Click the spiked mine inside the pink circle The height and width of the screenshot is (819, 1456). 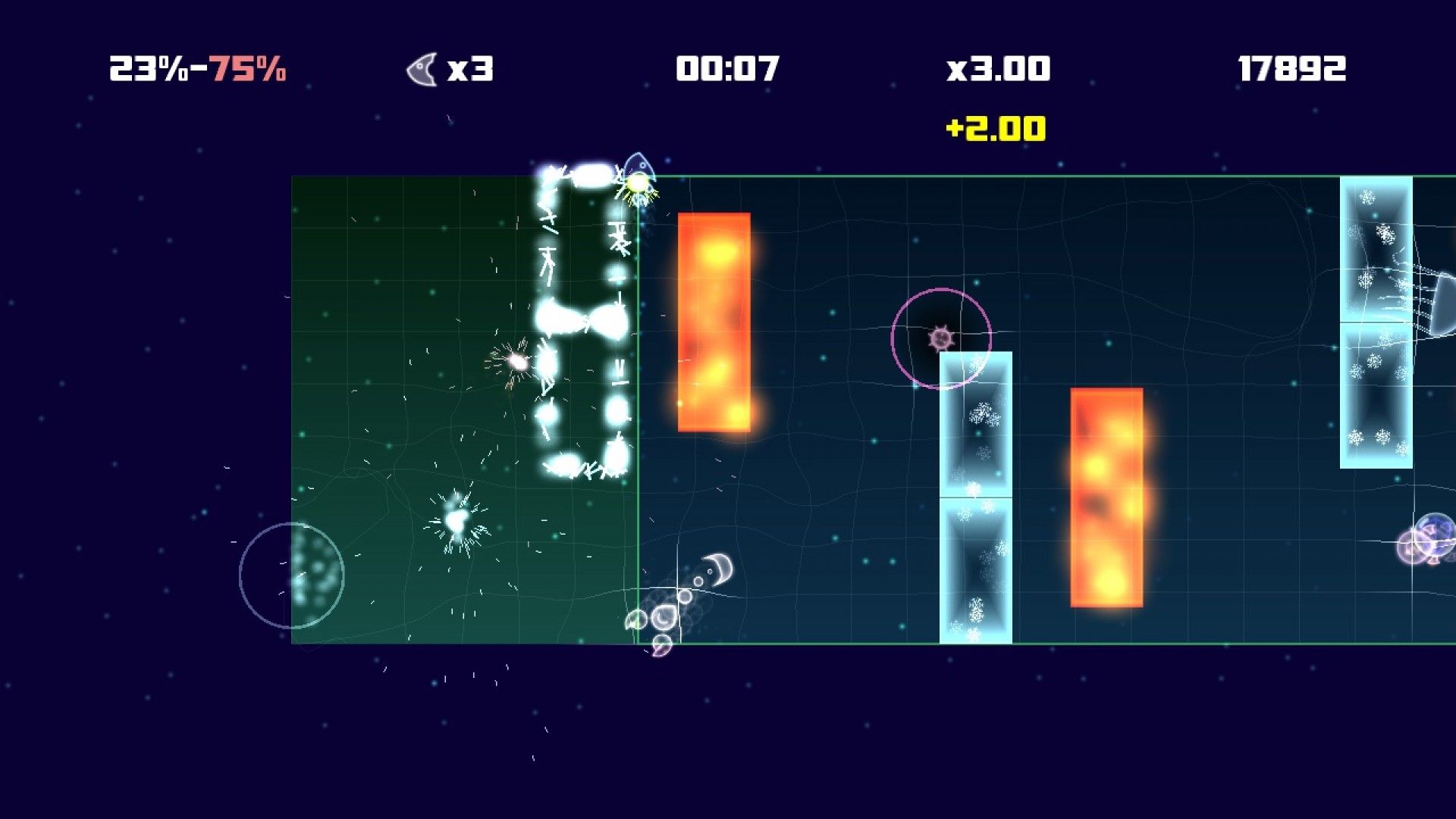click(x=940, y=339)
